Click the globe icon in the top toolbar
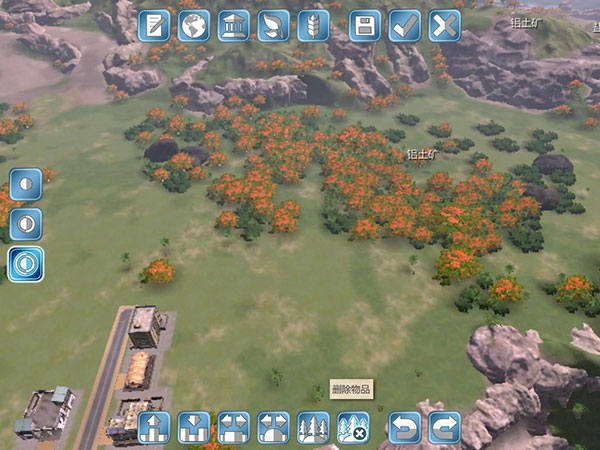The image size is (600, 450). coord(194,25)
